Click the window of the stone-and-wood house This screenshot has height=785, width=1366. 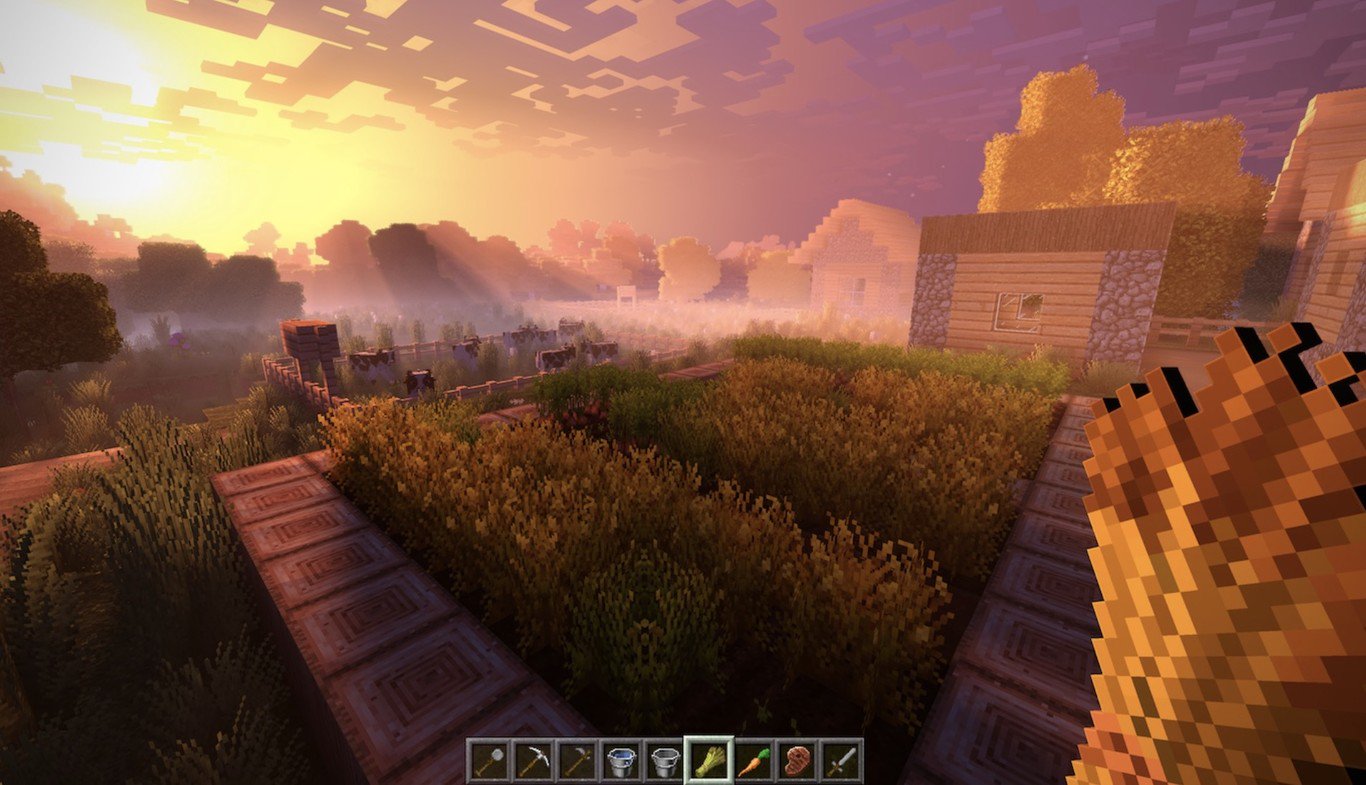1015,308
